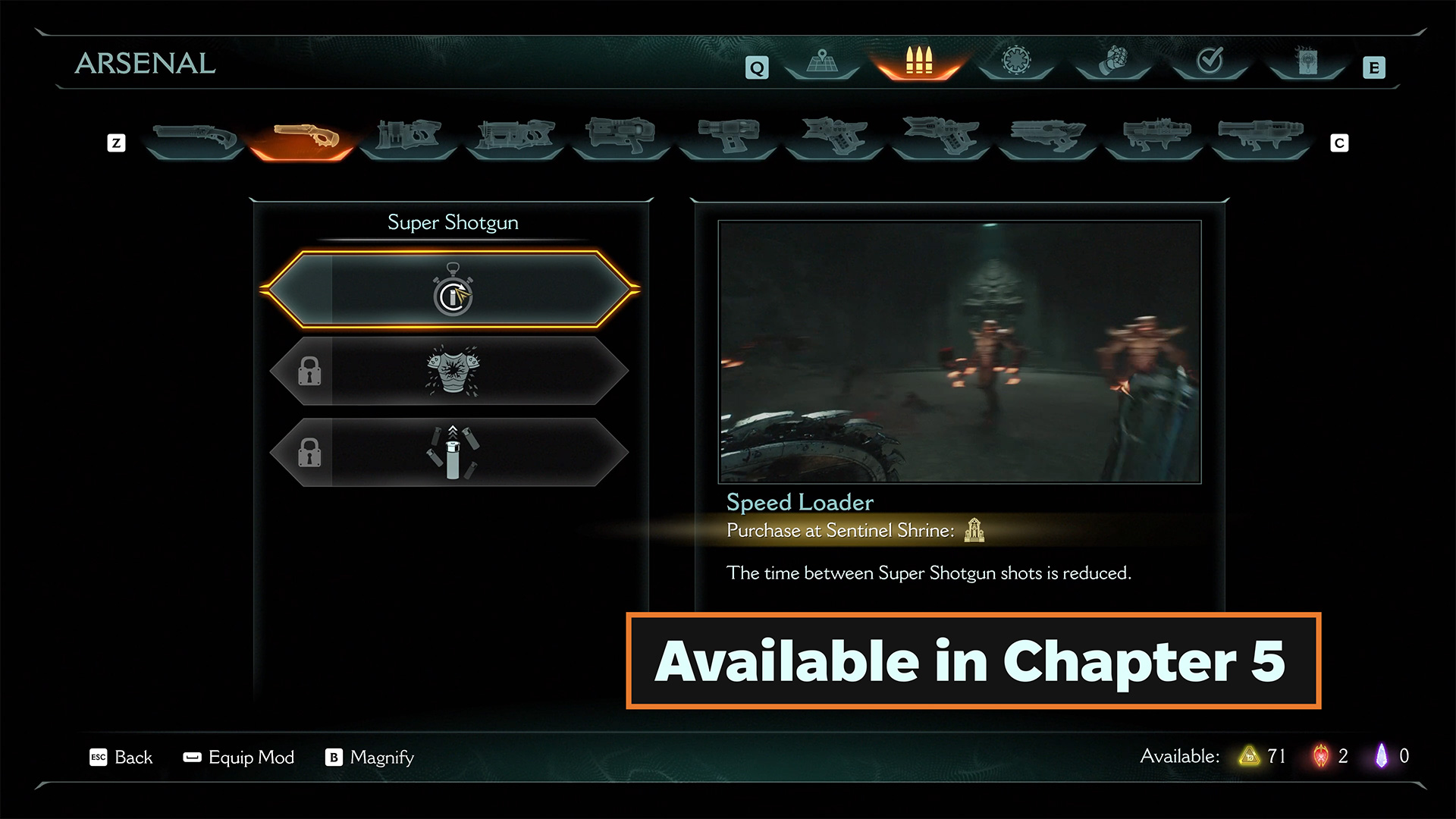Open the map tab with pin icon
This screenshot has height=819, width=1456.
(822, 62)
